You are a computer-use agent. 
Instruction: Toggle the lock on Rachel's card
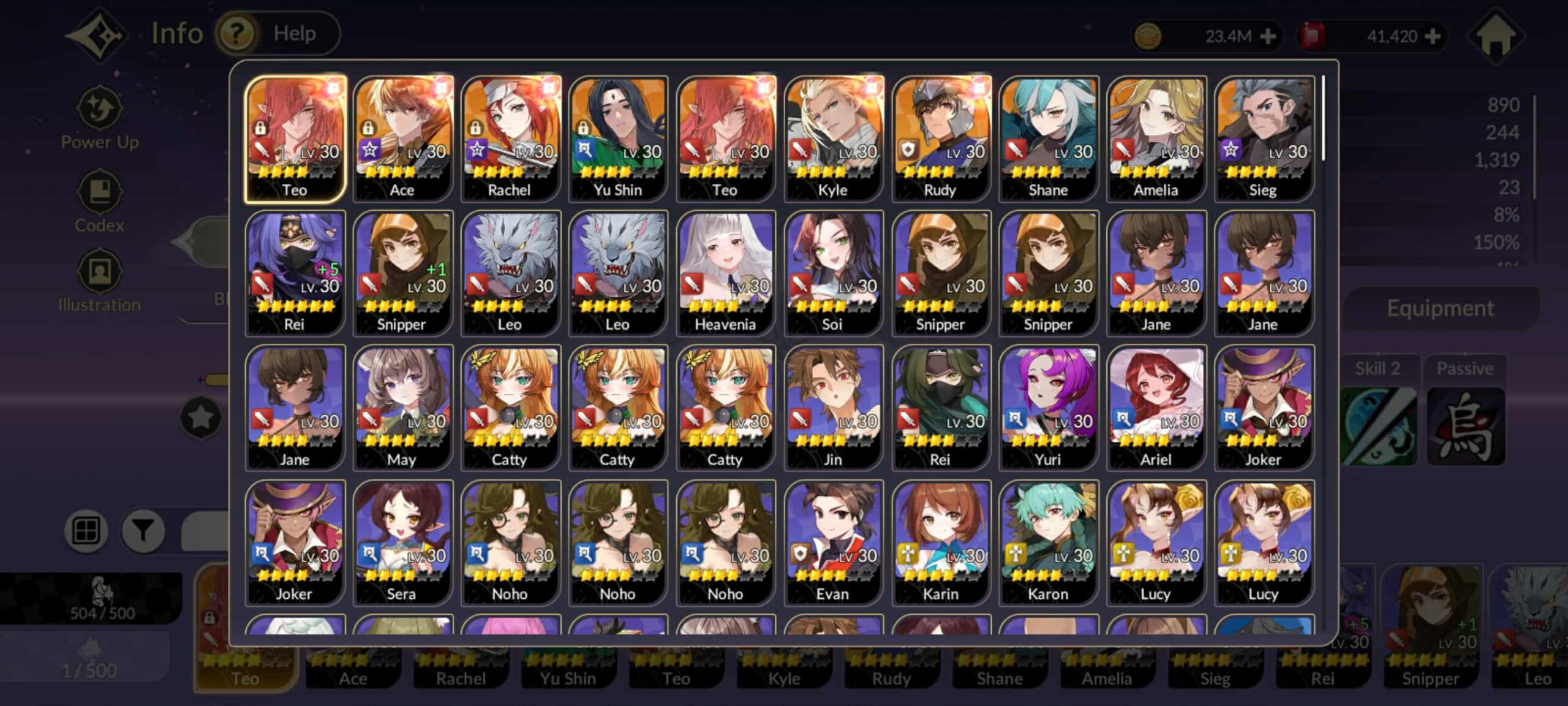pos(477,130)
